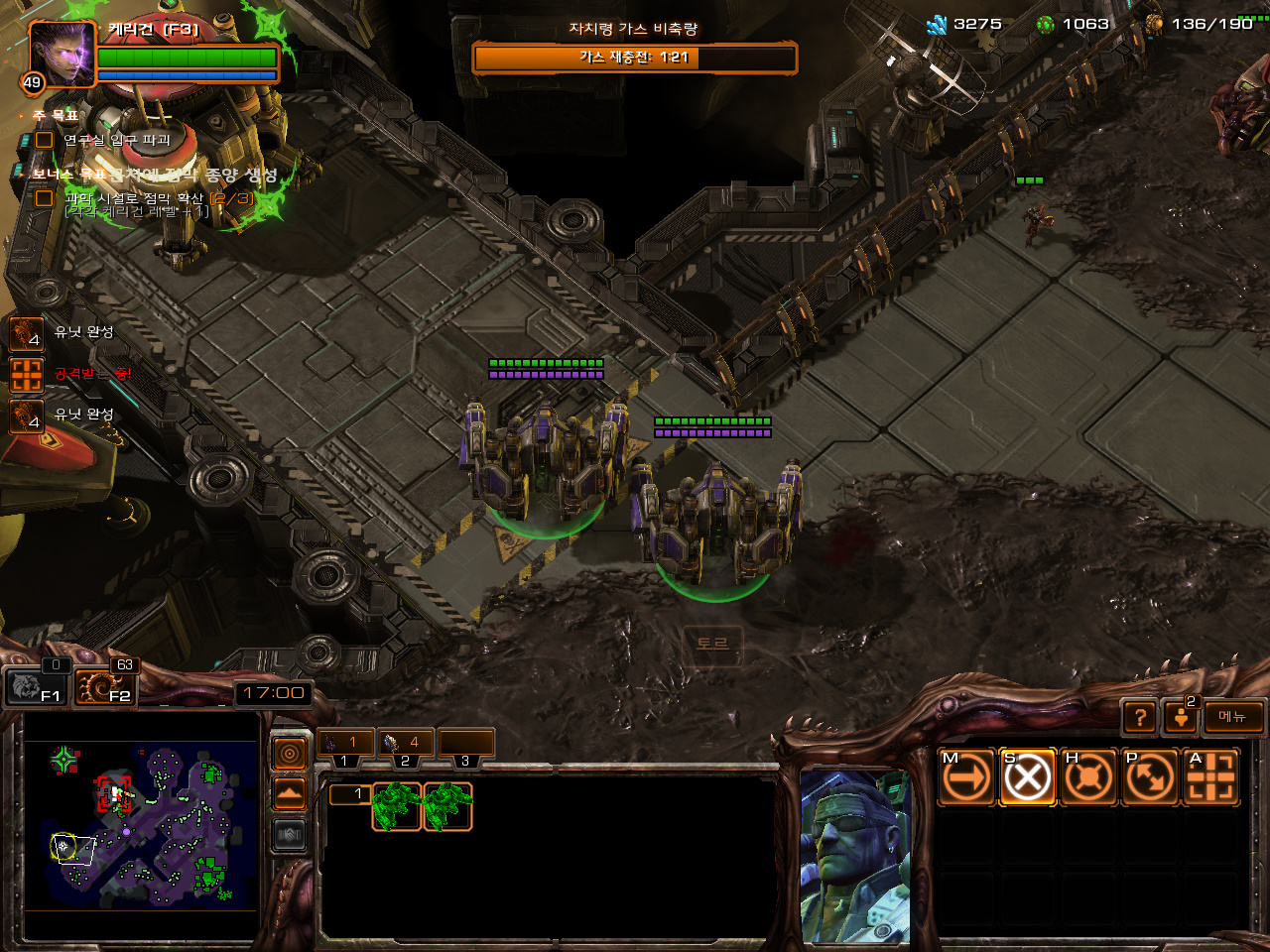Toggle the minimap terrain view button
The height and width of the screenshot is (952, 1270).
pyautogui.click(x=290, y=794)
